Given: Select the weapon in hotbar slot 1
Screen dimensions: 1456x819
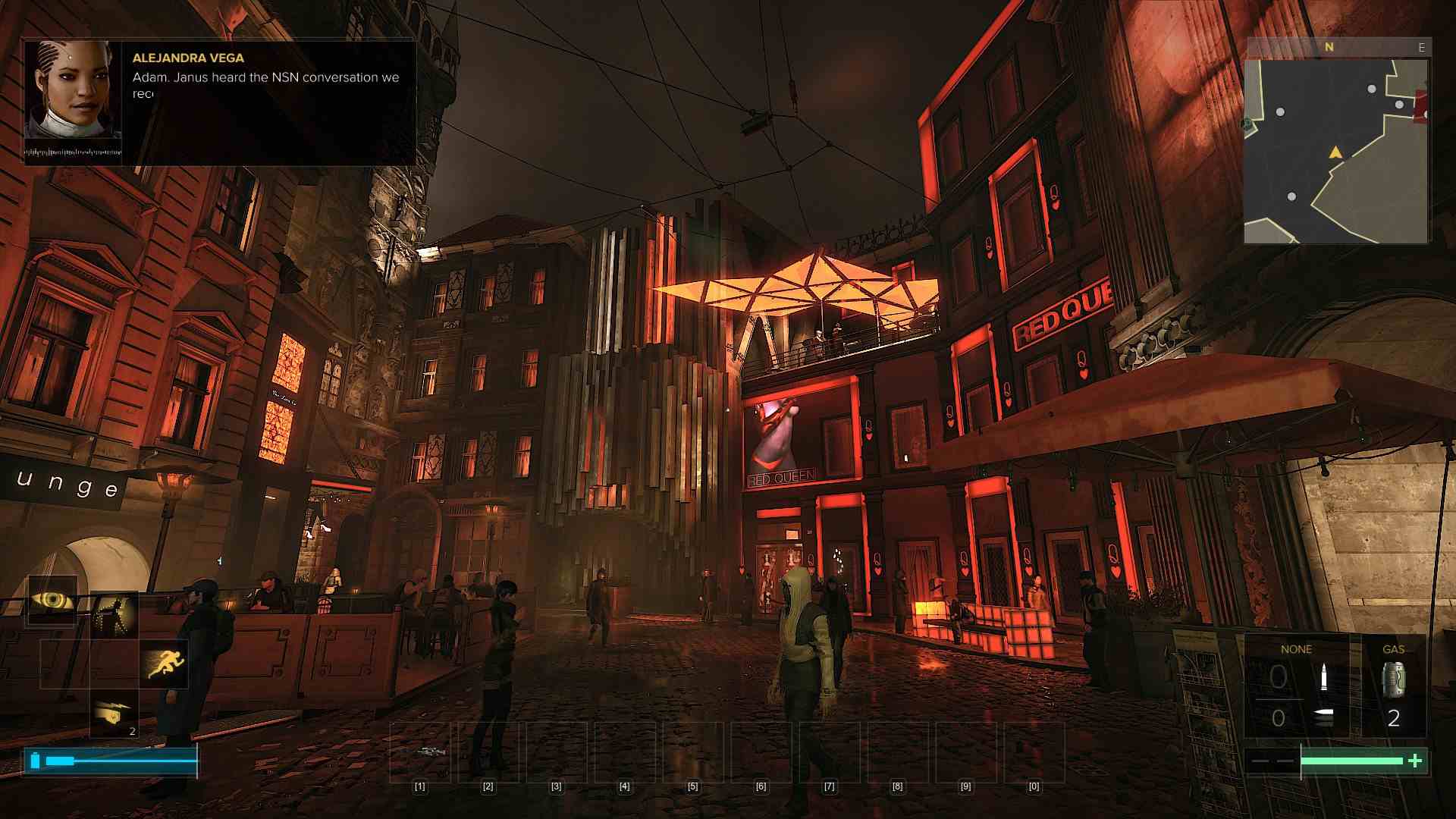Looking at the screenshot, I should (x=419, y=752).
